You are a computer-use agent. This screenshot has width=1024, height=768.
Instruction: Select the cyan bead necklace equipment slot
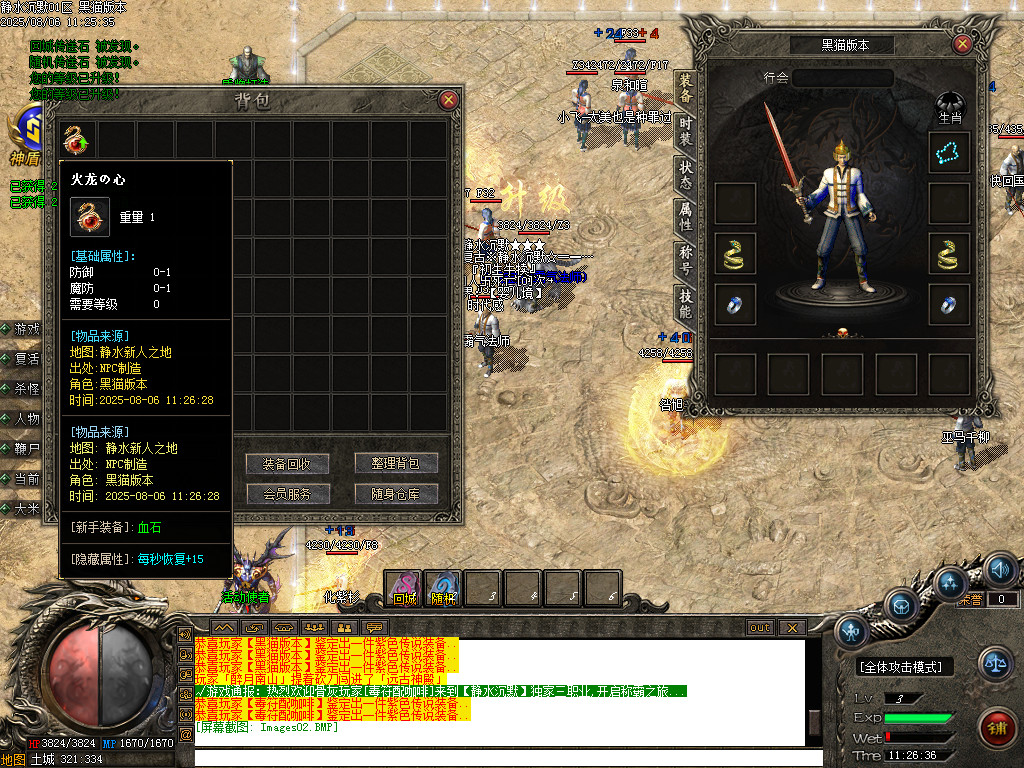pos(949,152)
